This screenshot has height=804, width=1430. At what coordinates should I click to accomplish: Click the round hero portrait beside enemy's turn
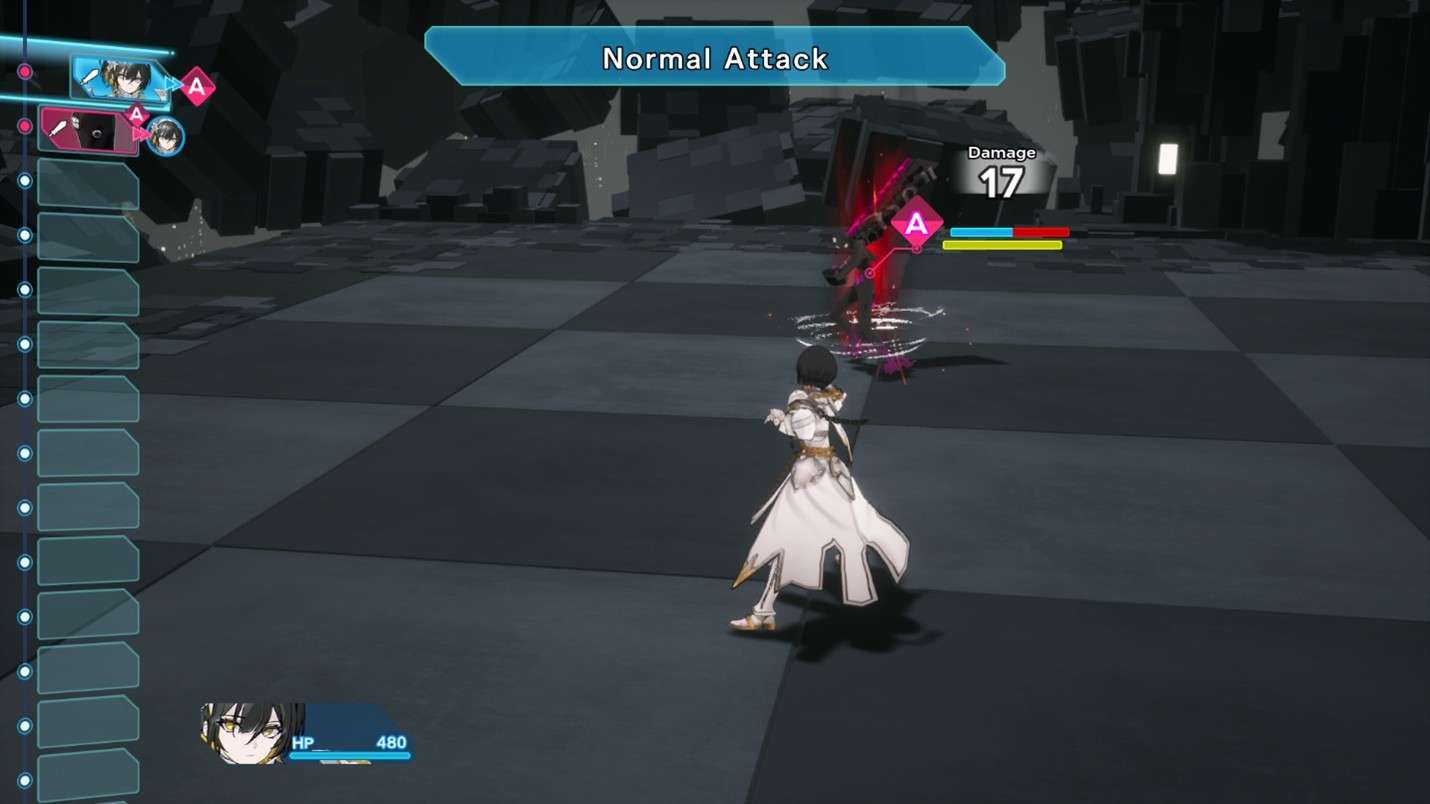click(x=166, y=136)
